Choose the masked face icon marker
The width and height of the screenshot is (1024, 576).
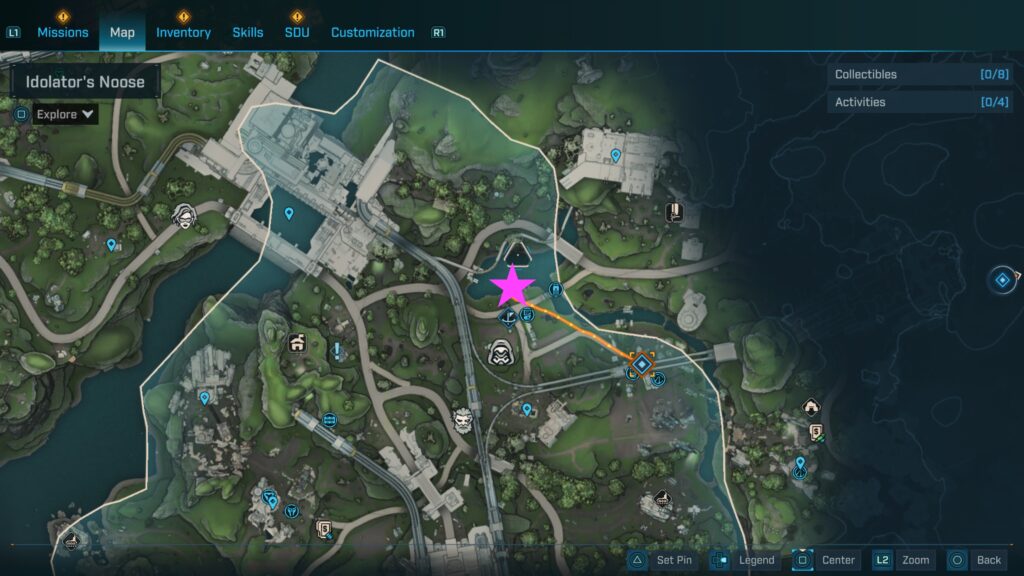click(184, 214)
